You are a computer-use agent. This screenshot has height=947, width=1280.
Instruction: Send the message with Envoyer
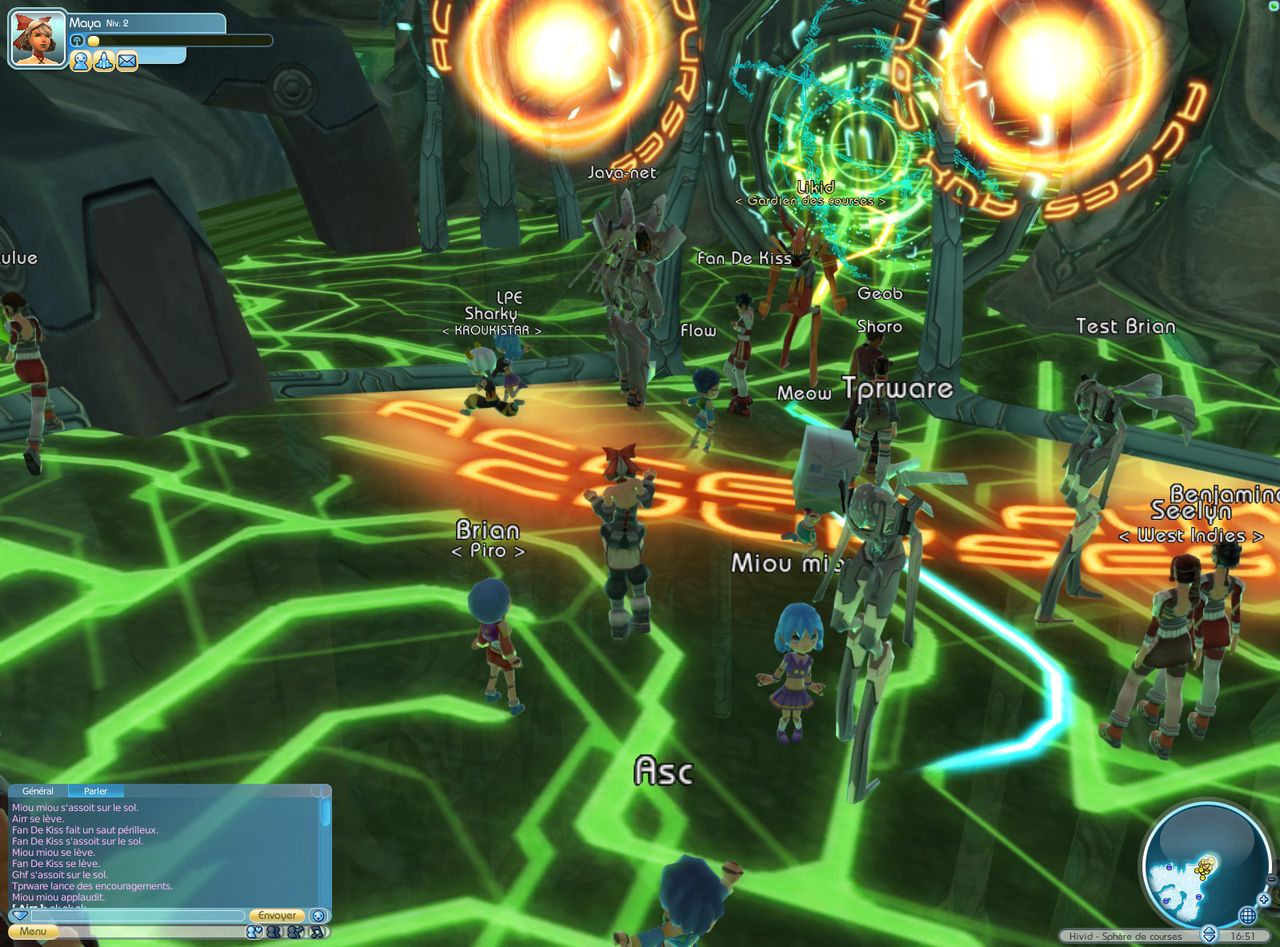[x=275, y=916]
